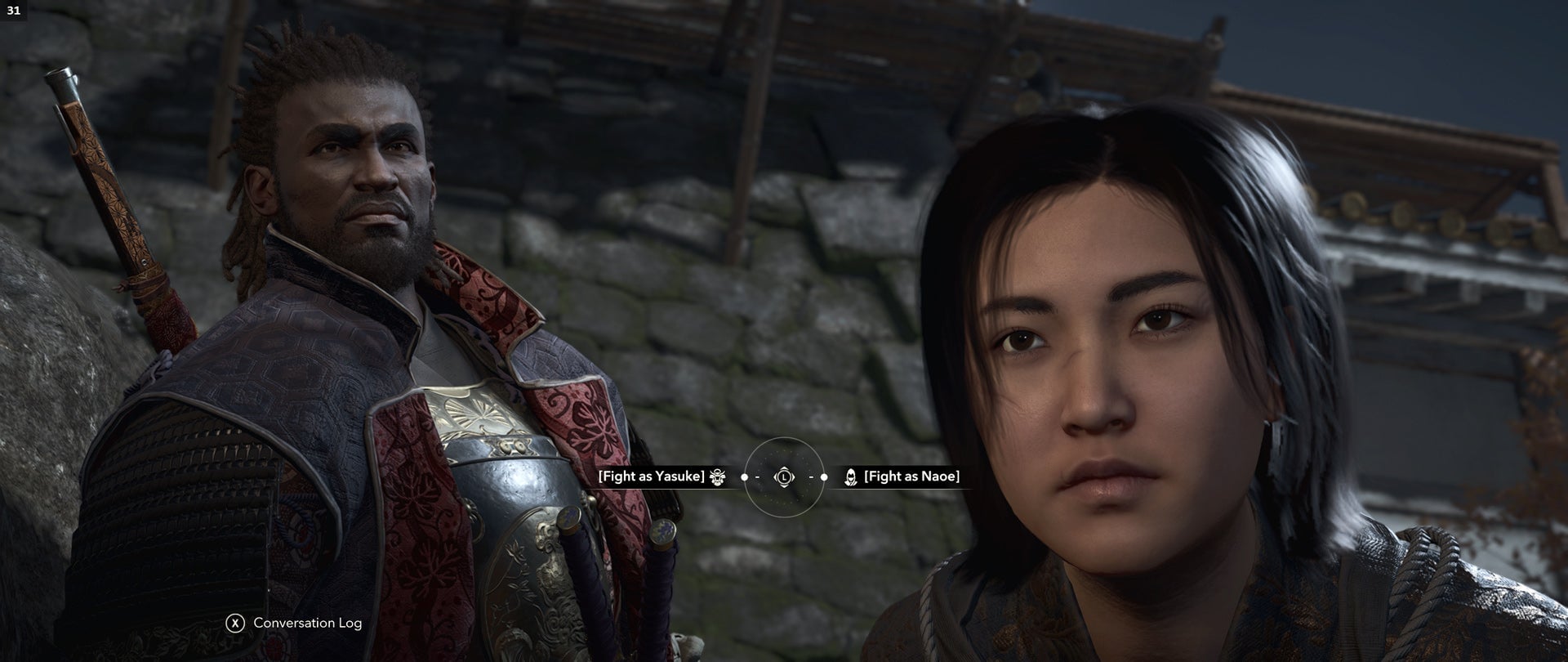Toggle the selection dot next to Naoe
Screen dimensions: 1568x662
click(824, 476)
